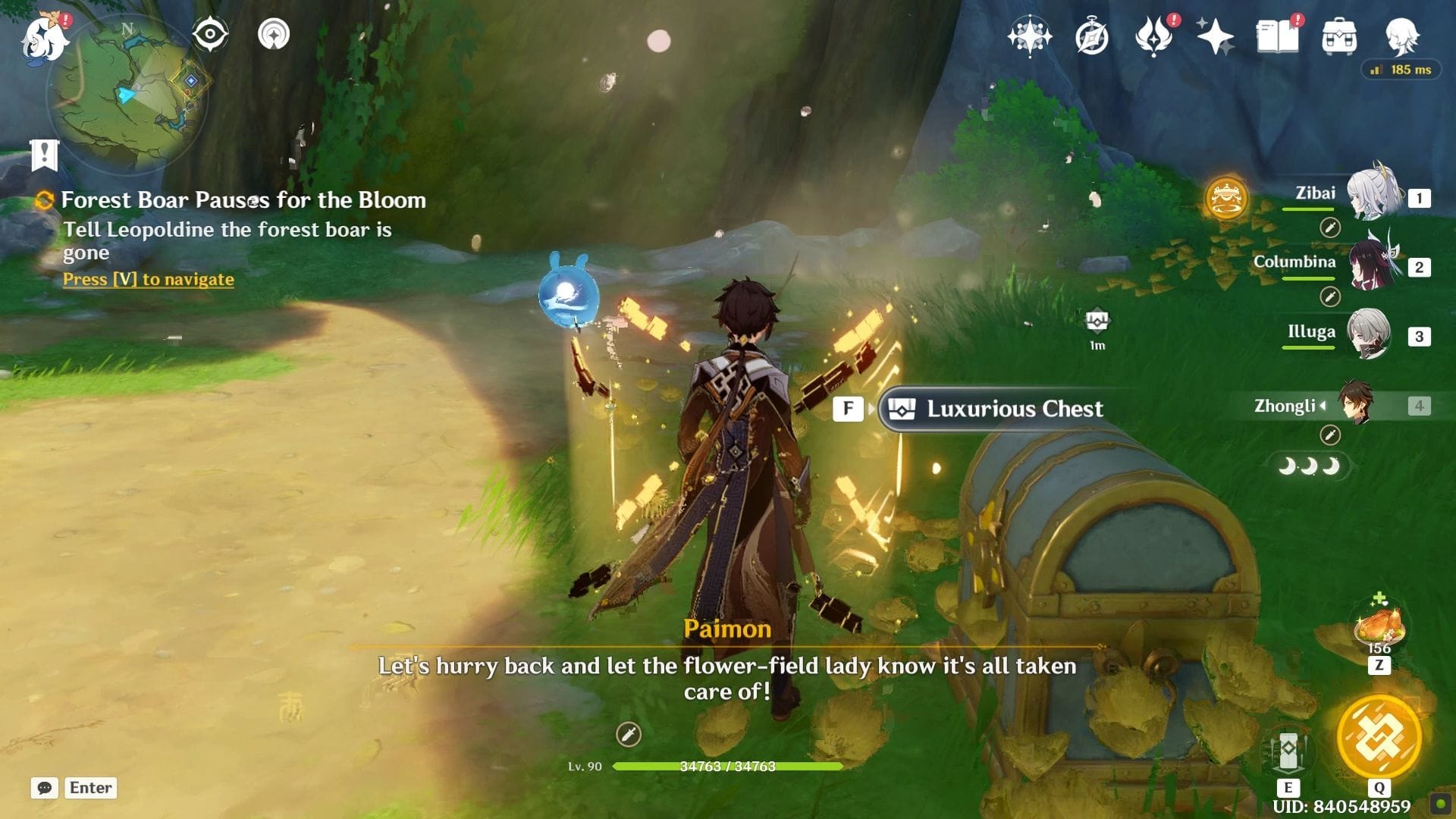Open the Paimon menu icon

(44, 38)
